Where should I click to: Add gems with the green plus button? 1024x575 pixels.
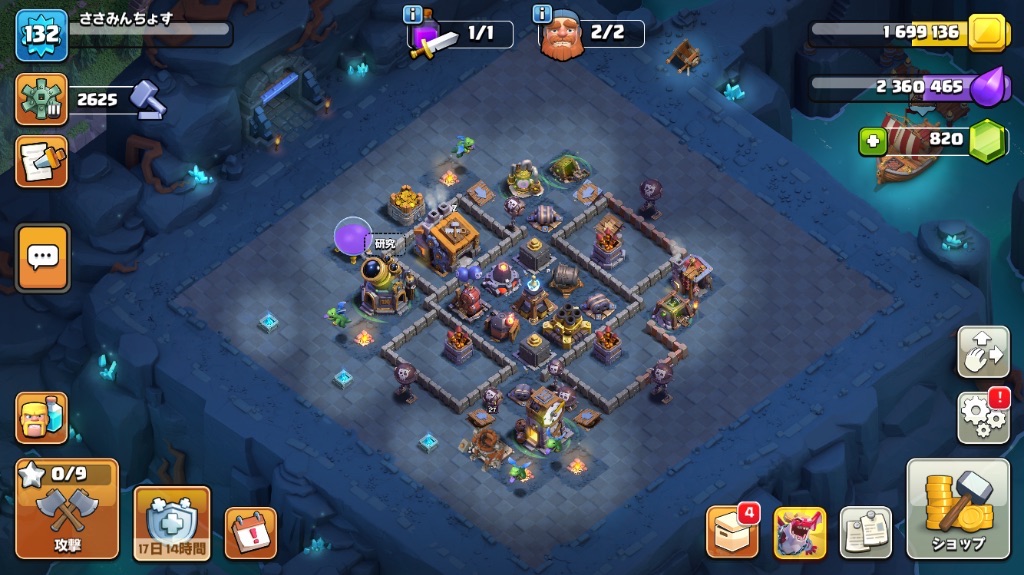(873, 141)
